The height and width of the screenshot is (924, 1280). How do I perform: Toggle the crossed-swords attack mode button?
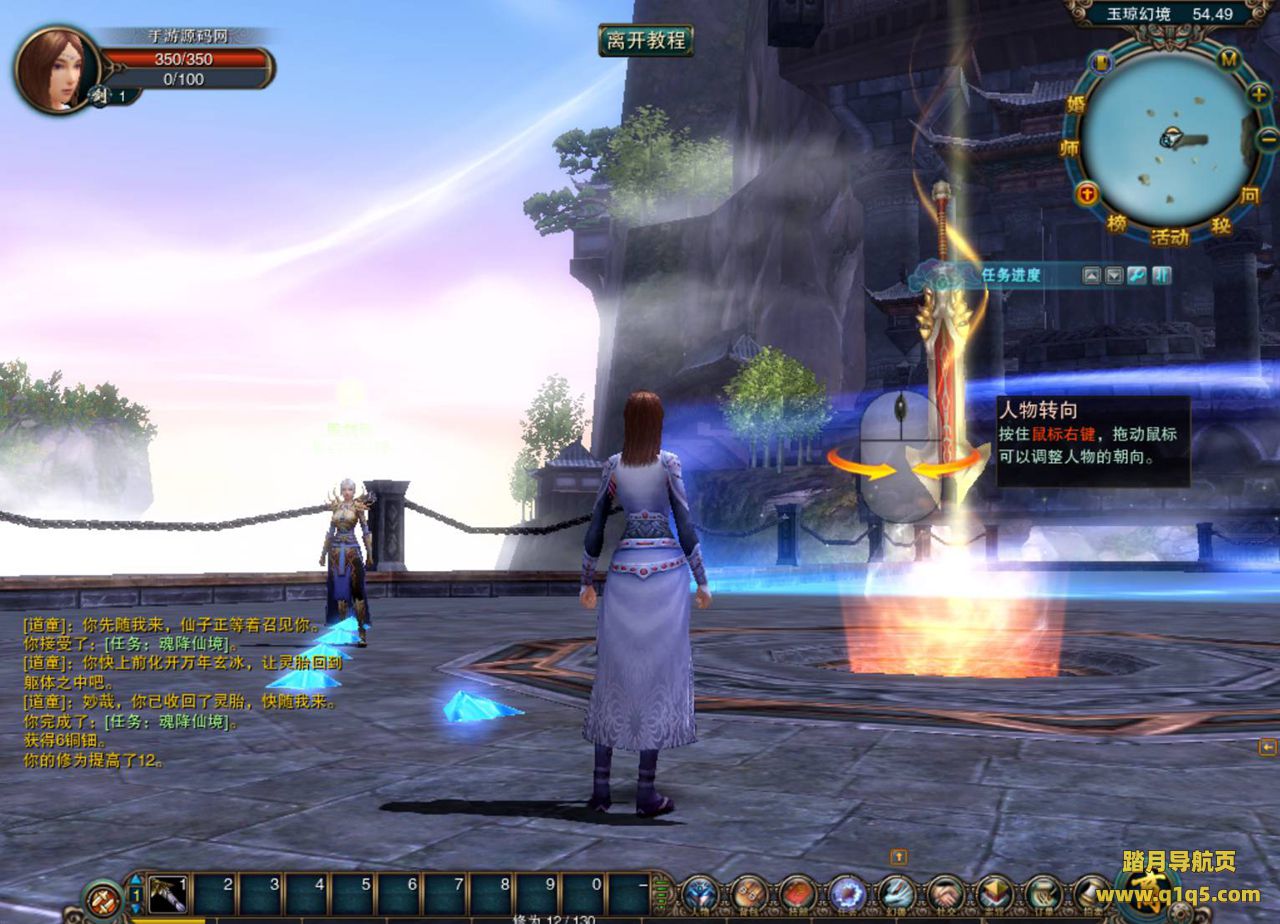102,898
